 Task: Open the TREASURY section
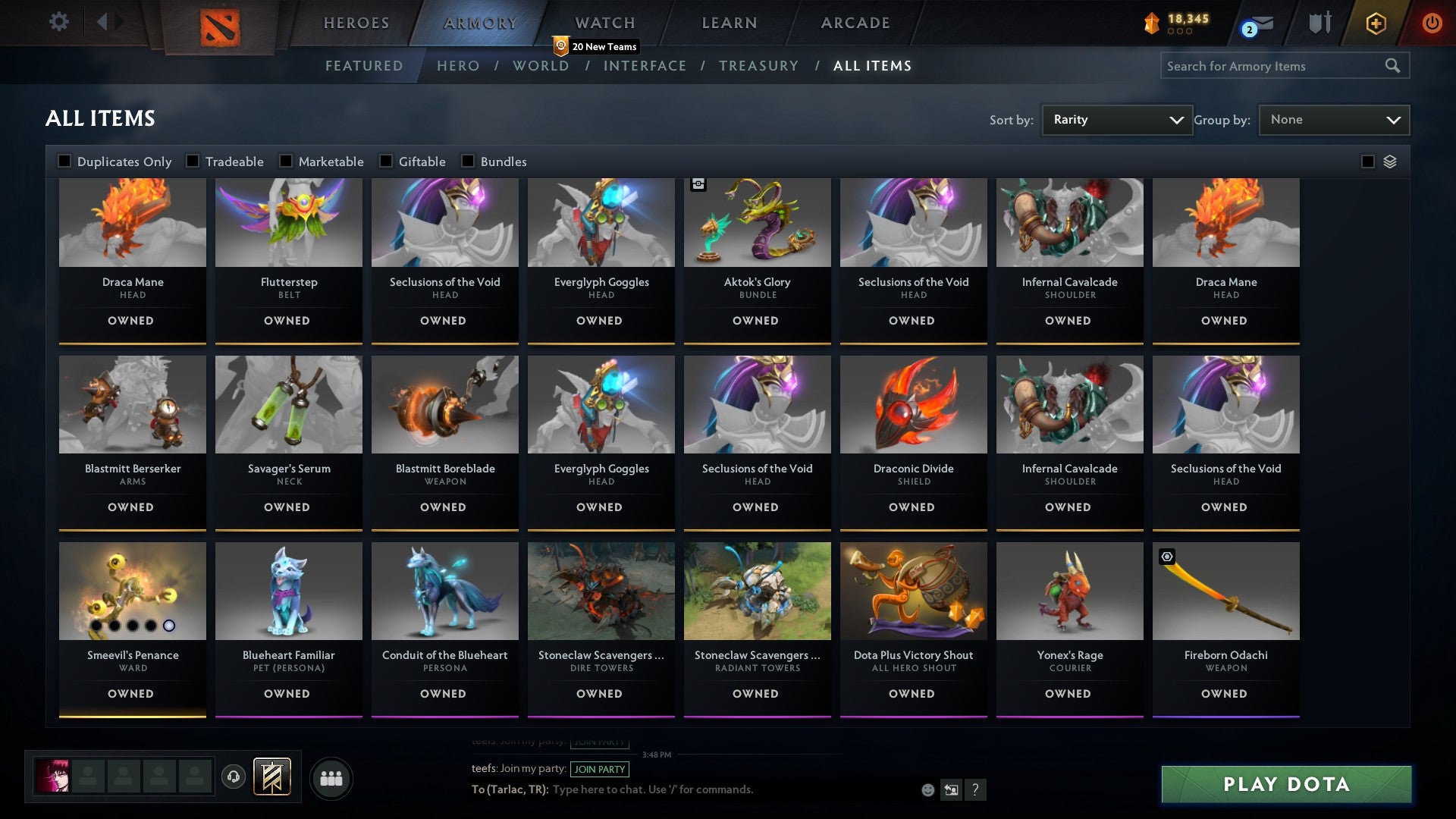[758, 66]
